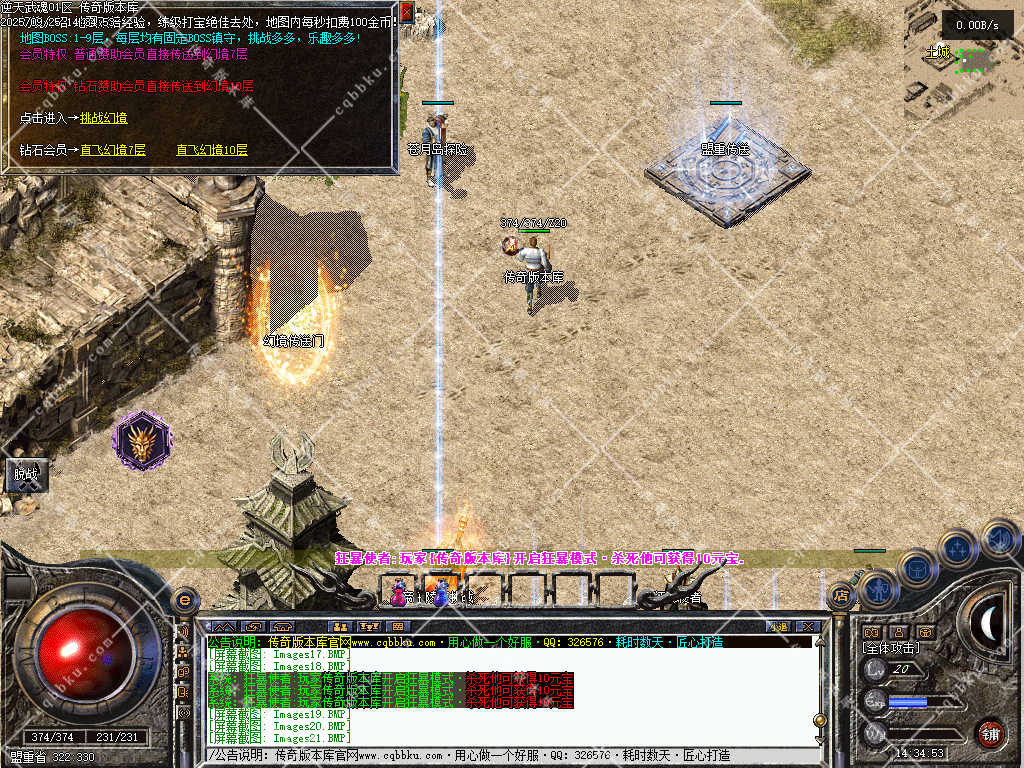Use the blue potion in the quick slot
Viewport: 1024px width, 768px height.
click(x=440, y=594)
